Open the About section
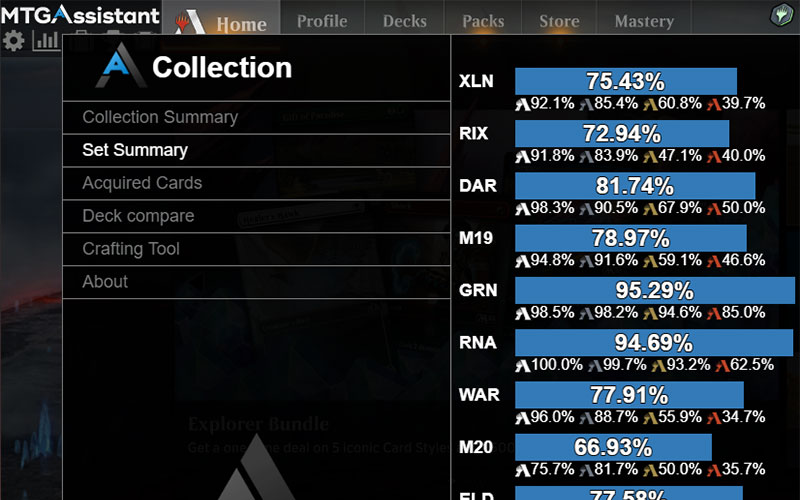The image size is (800, 500). tap(105, 282)
